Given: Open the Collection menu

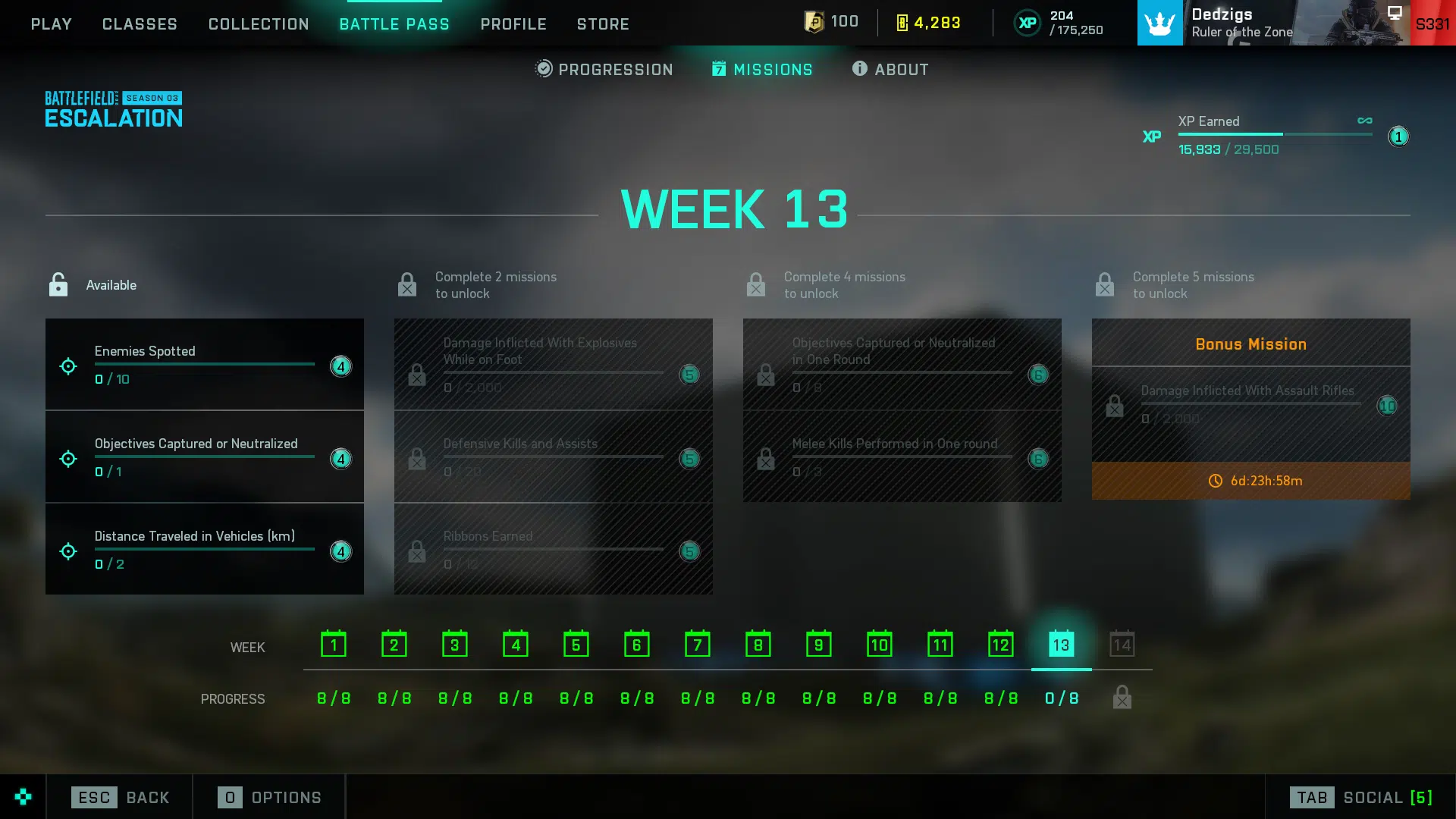Looking at the screenshot, I should tap(259, 24).
